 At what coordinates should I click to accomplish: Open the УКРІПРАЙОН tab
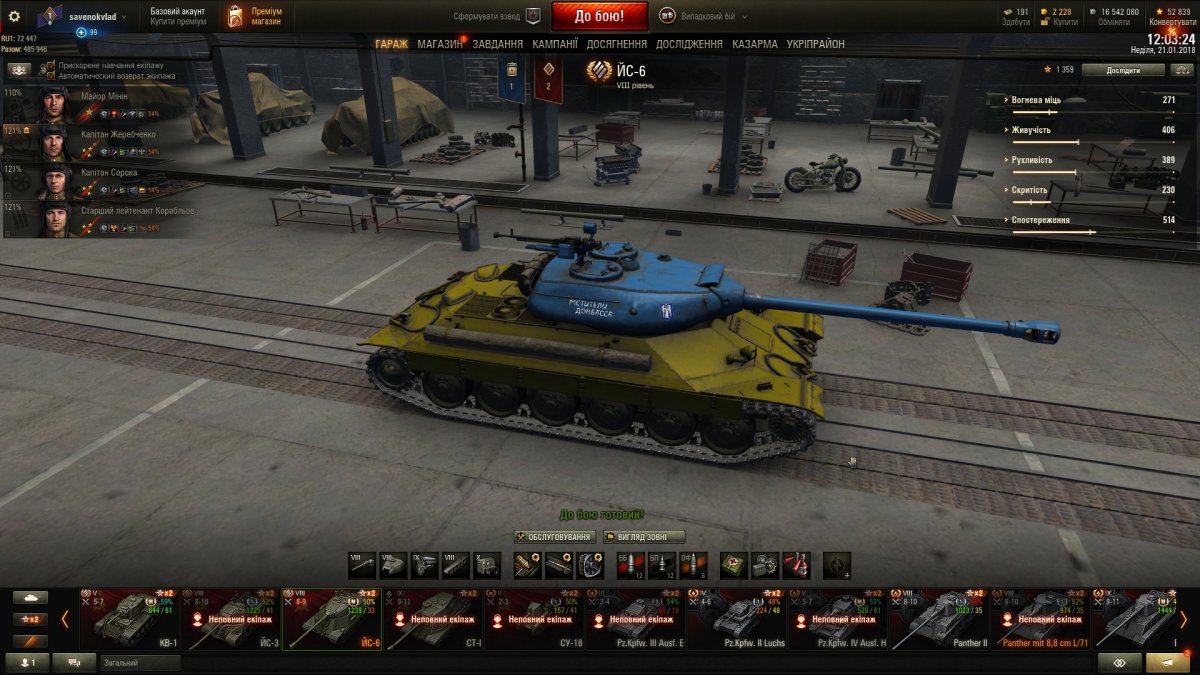(815, 44)
